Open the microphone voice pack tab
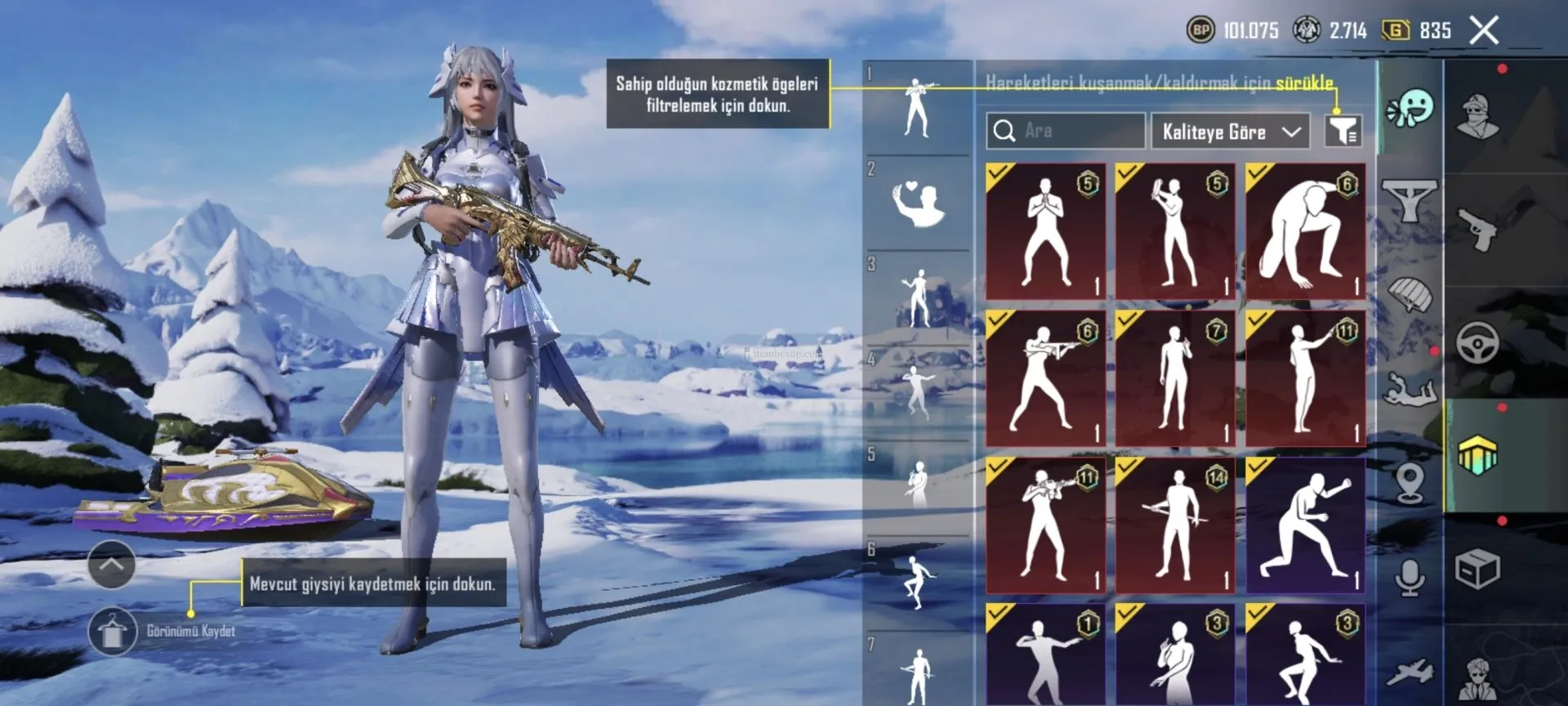Image resolution: width=1568 pixels, height=706 pixels. click(x=1410, y=578)
